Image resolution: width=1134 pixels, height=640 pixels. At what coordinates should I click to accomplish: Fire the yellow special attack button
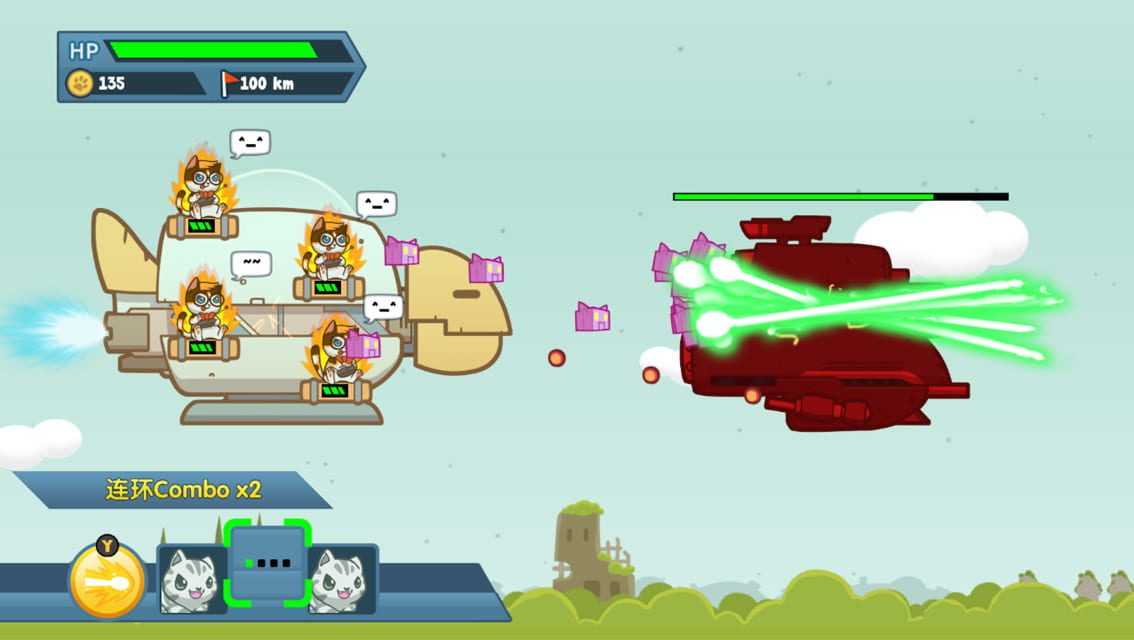pyautogui.click(x=107, y=581)
